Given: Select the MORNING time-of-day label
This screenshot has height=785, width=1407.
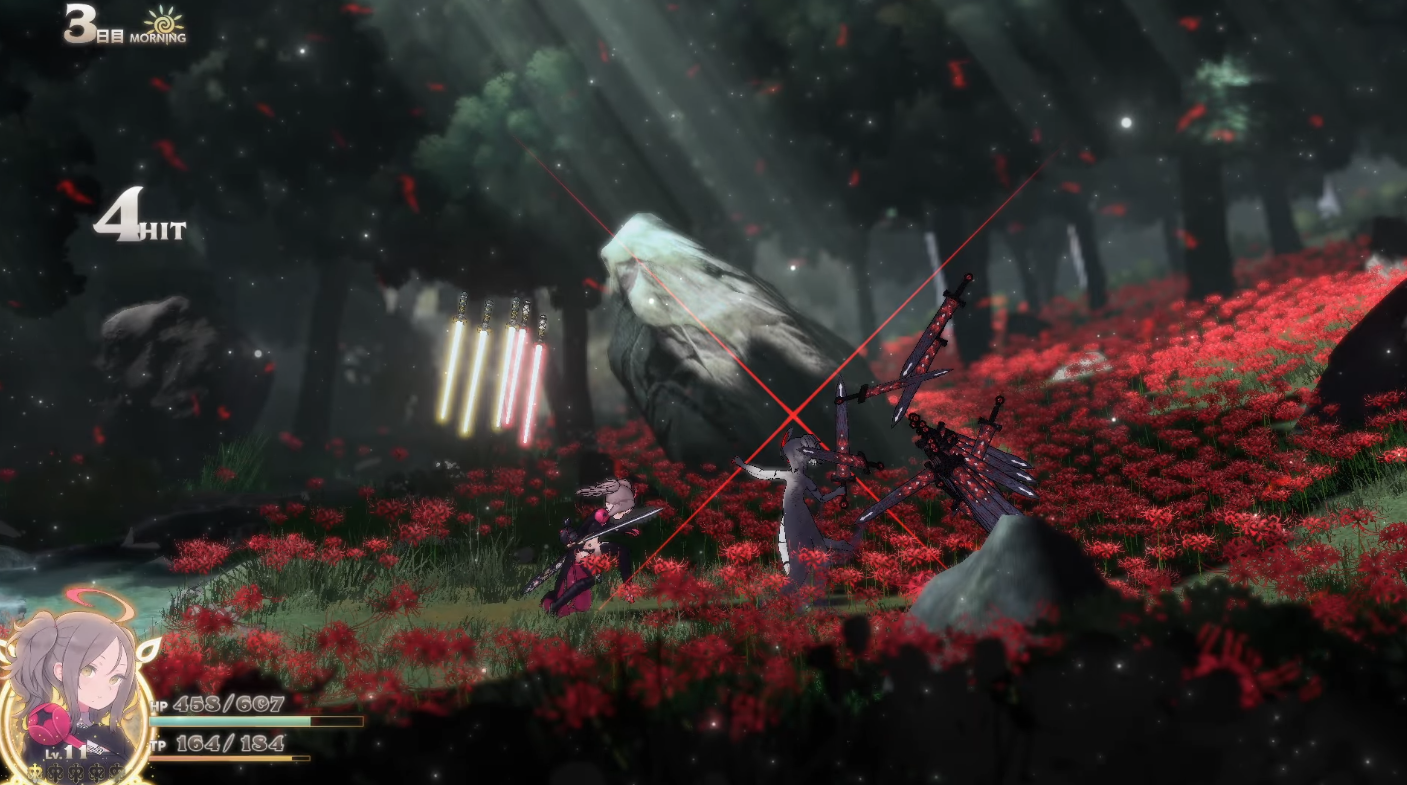Looking at the screenshot, I should 160,38.
